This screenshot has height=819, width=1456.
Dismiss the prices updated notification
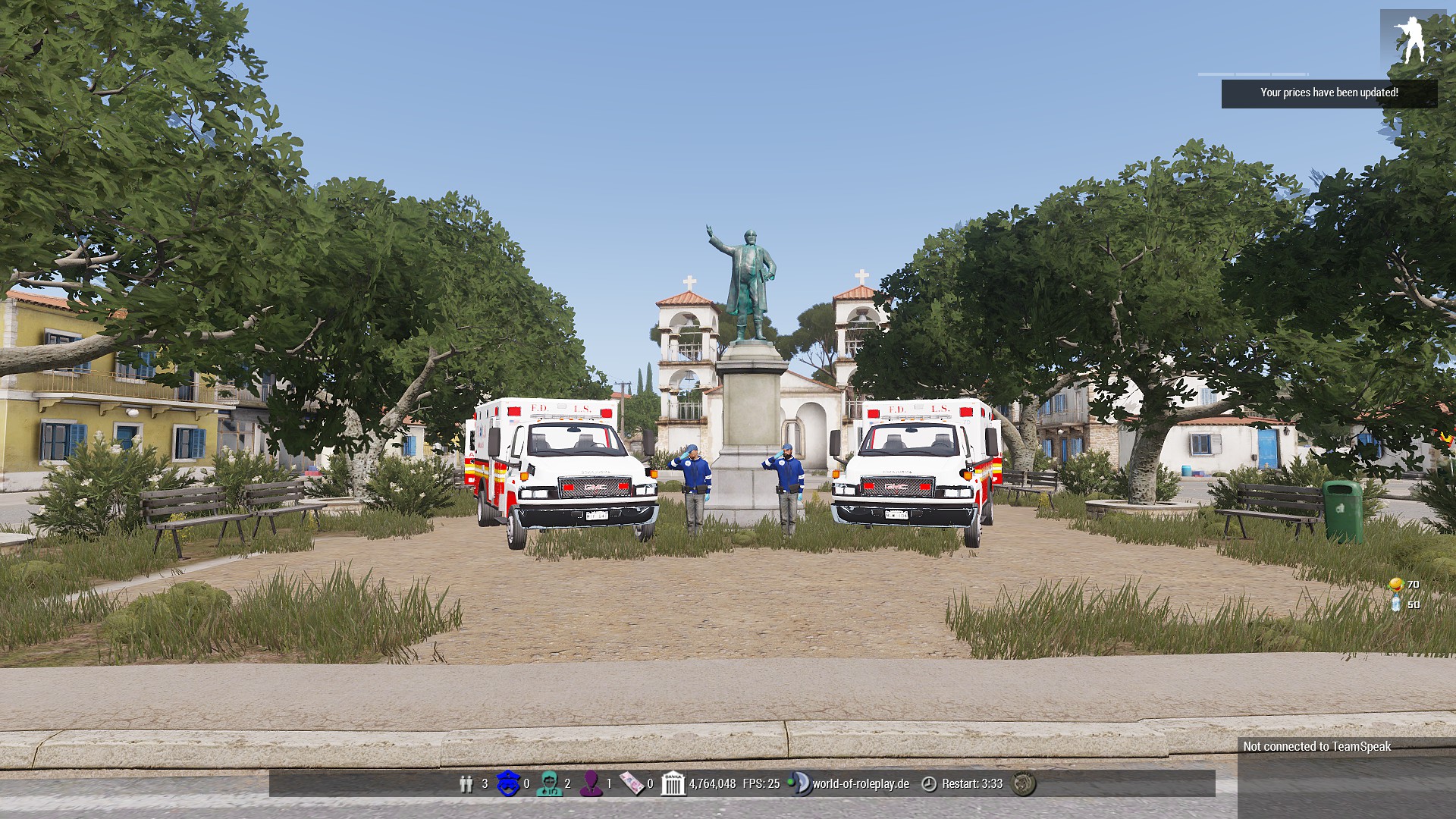tap(1329, 93)
